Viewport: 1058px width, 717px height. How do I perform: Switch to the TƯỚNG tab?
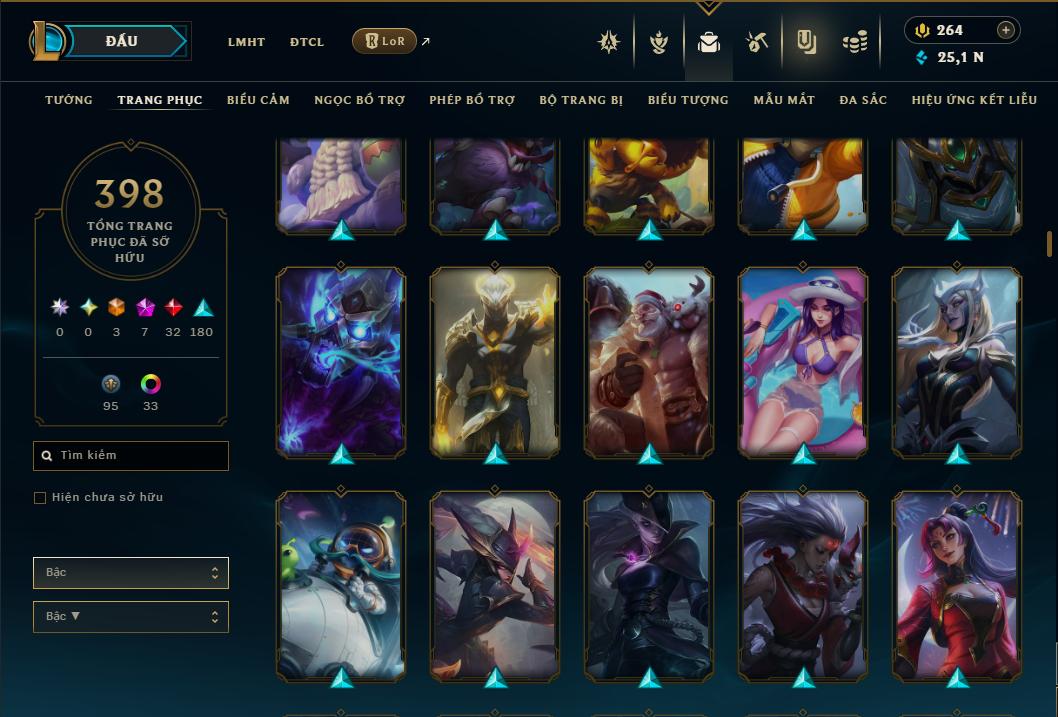[x=69, y=100]
